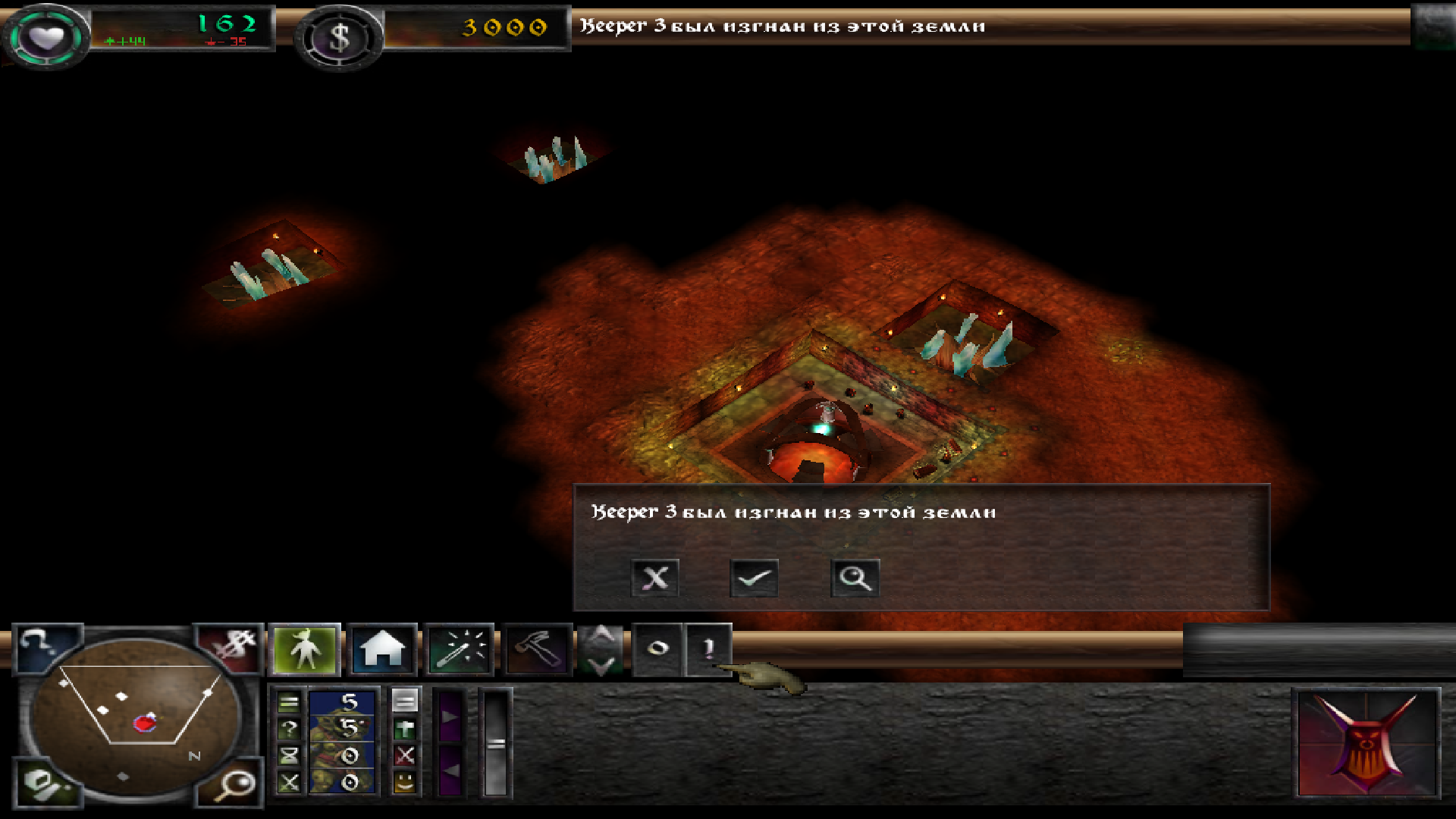Click the exclamation mark message icon
Viewport: 1456px width, 819px height.
point(708,648)
